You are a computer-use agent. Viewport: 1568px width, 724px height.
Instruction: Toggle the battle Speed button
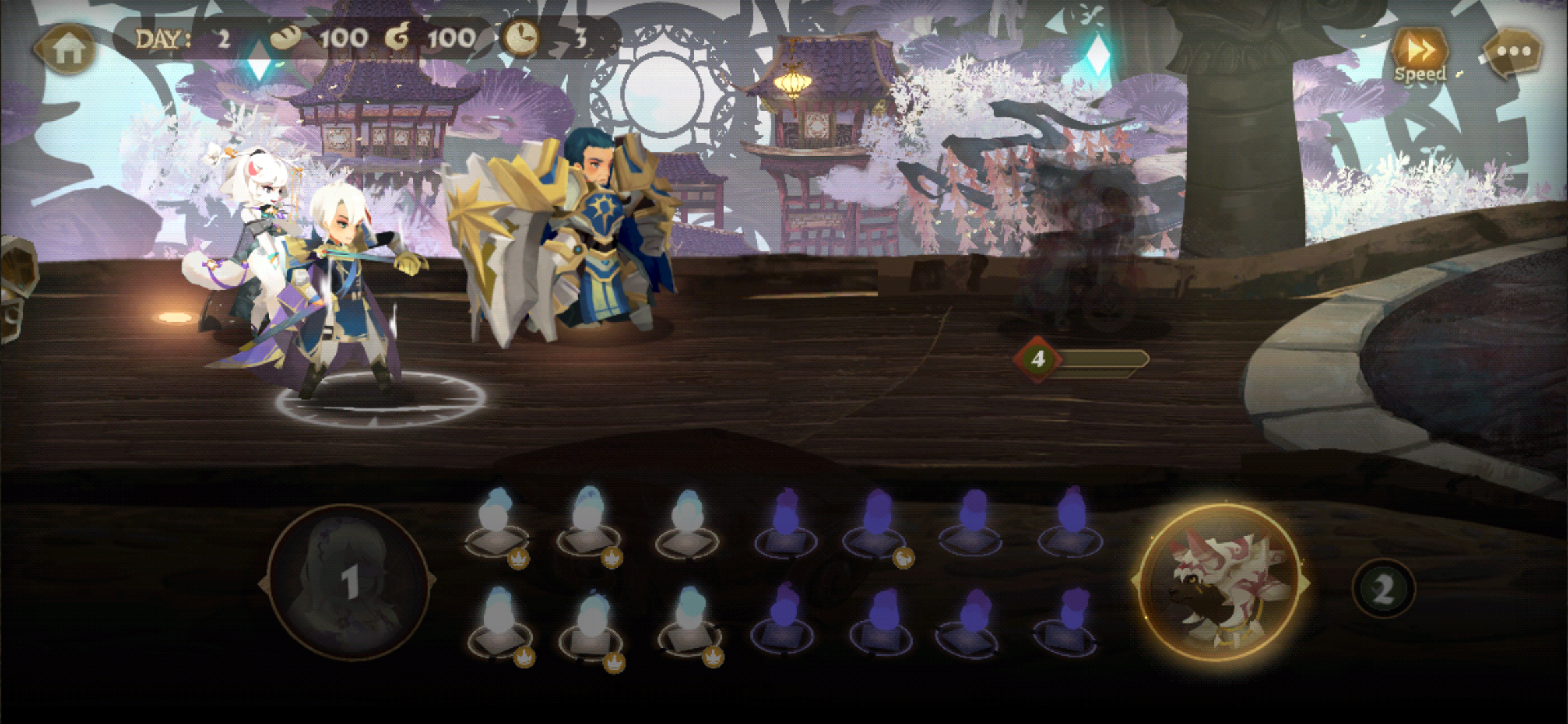(1419, 55)
